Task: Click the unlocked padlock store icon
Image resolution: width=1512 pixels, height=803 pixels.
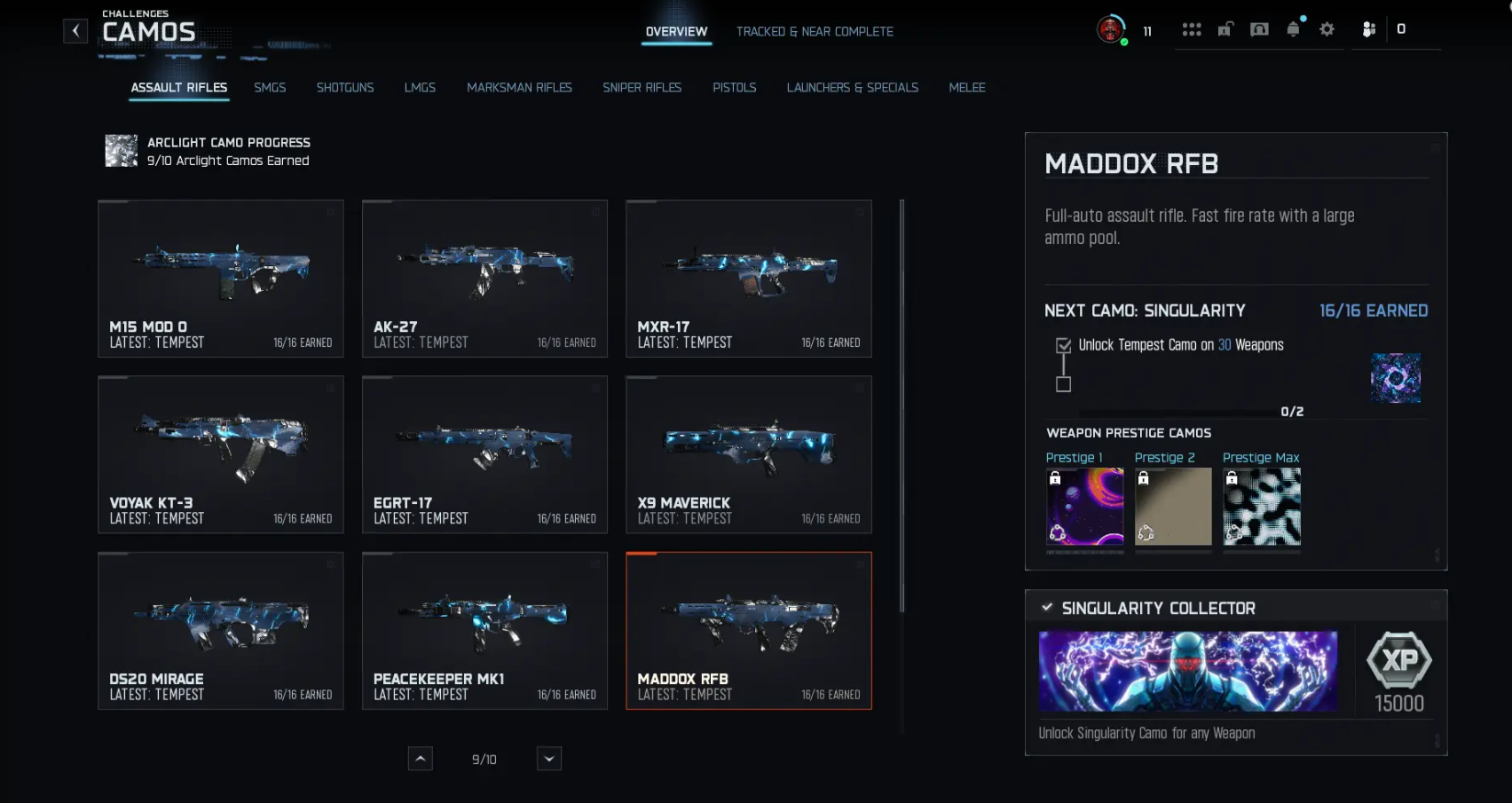Action: [x=1225, y=28]
